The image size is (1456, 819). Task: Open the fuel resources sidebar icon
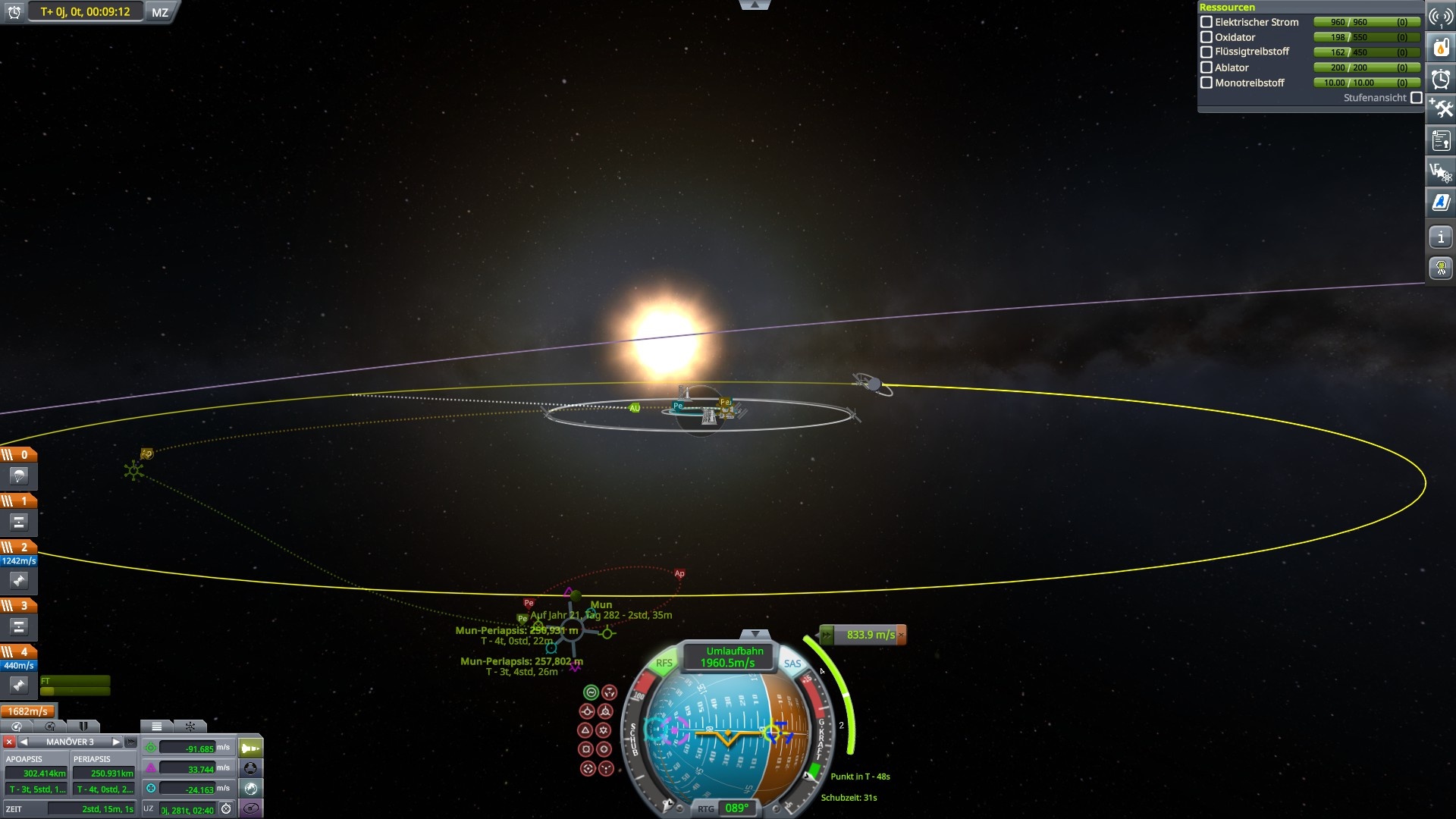(1440, 45)
